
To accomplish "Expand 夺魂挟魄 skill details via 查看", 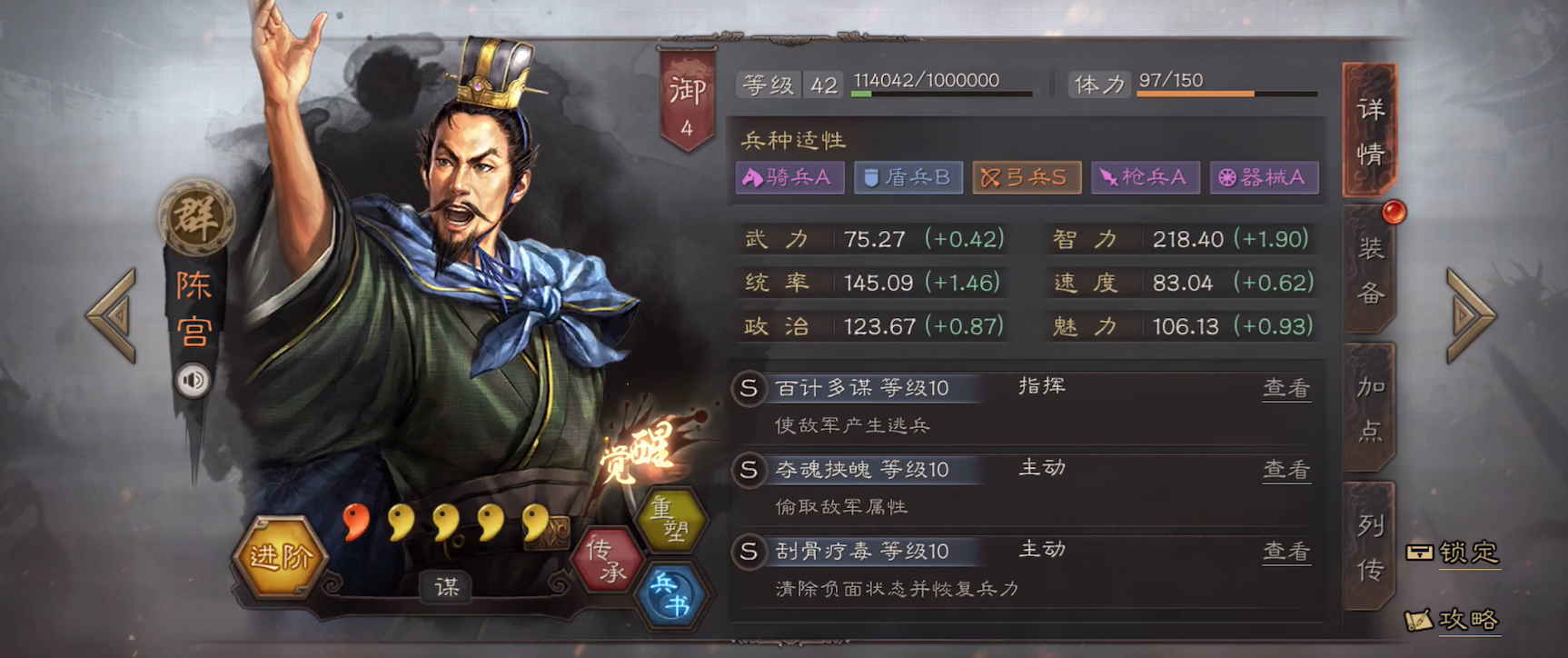I will tap(1287, 467).
